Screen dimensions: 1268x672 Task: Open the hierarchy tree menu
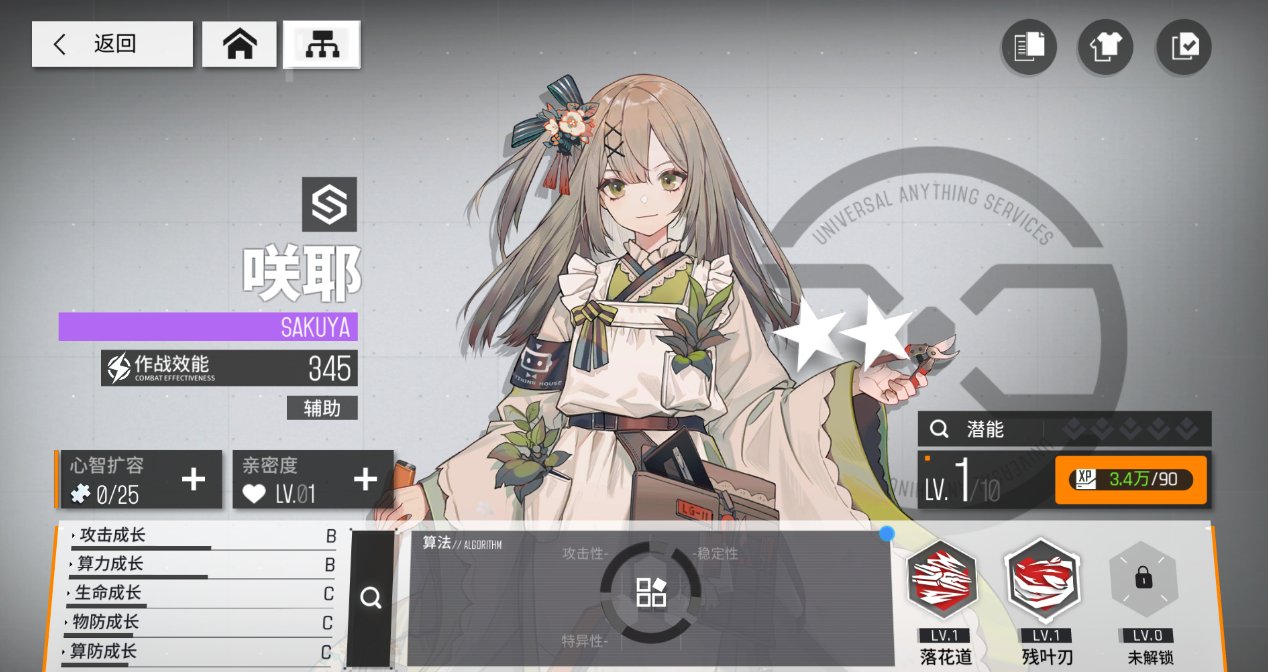[x=321, y=44]
